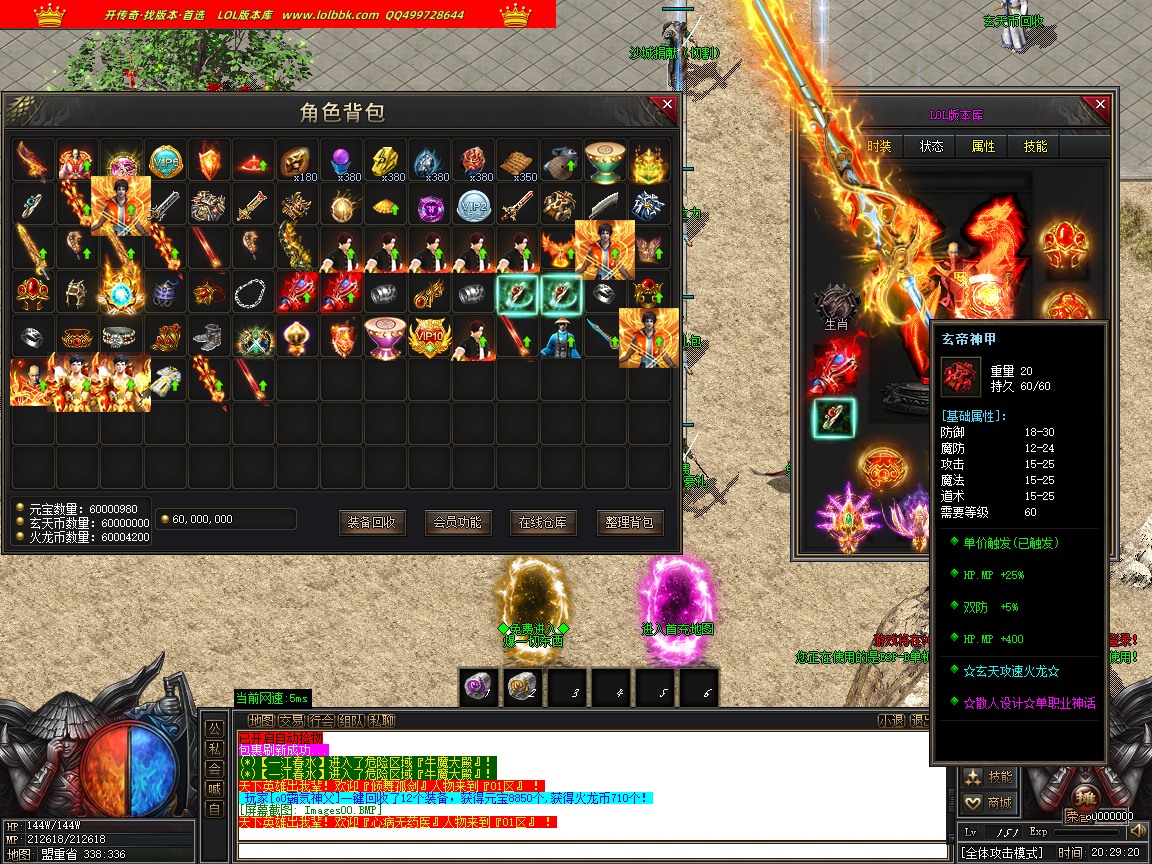Use the gold scroll in hotbar slot two
This screenshot has width=1152, height=864.
click(523, 688)
